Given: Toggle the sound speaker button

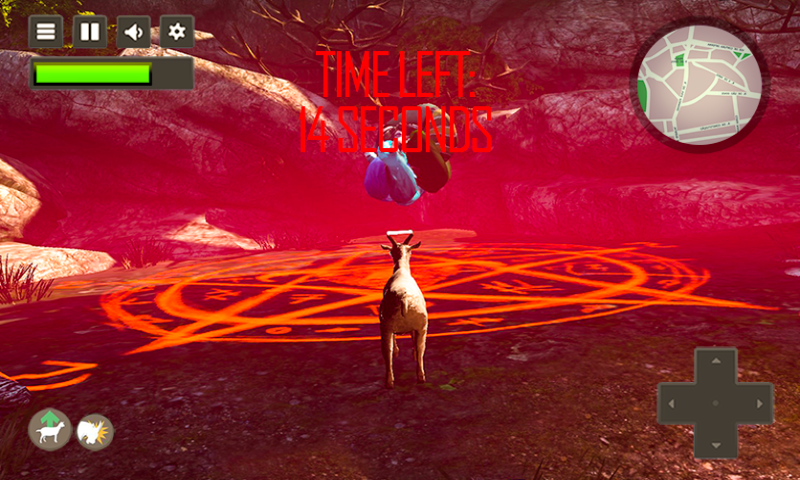Looking at the screenshot, I should click(x=134, y=32).
